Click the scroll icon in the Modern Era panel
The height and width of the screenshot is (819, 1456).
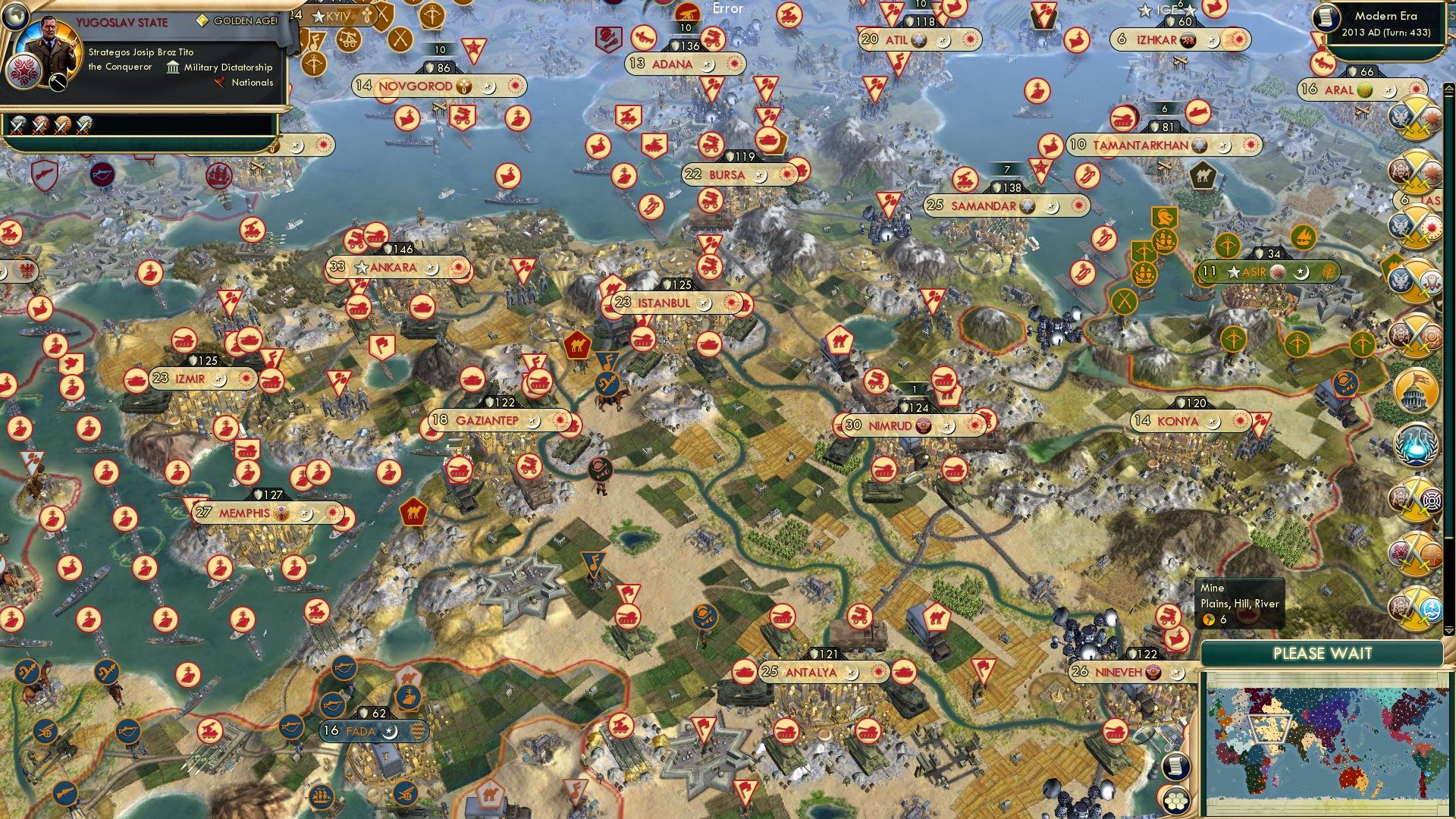(x=1326, y=19)
